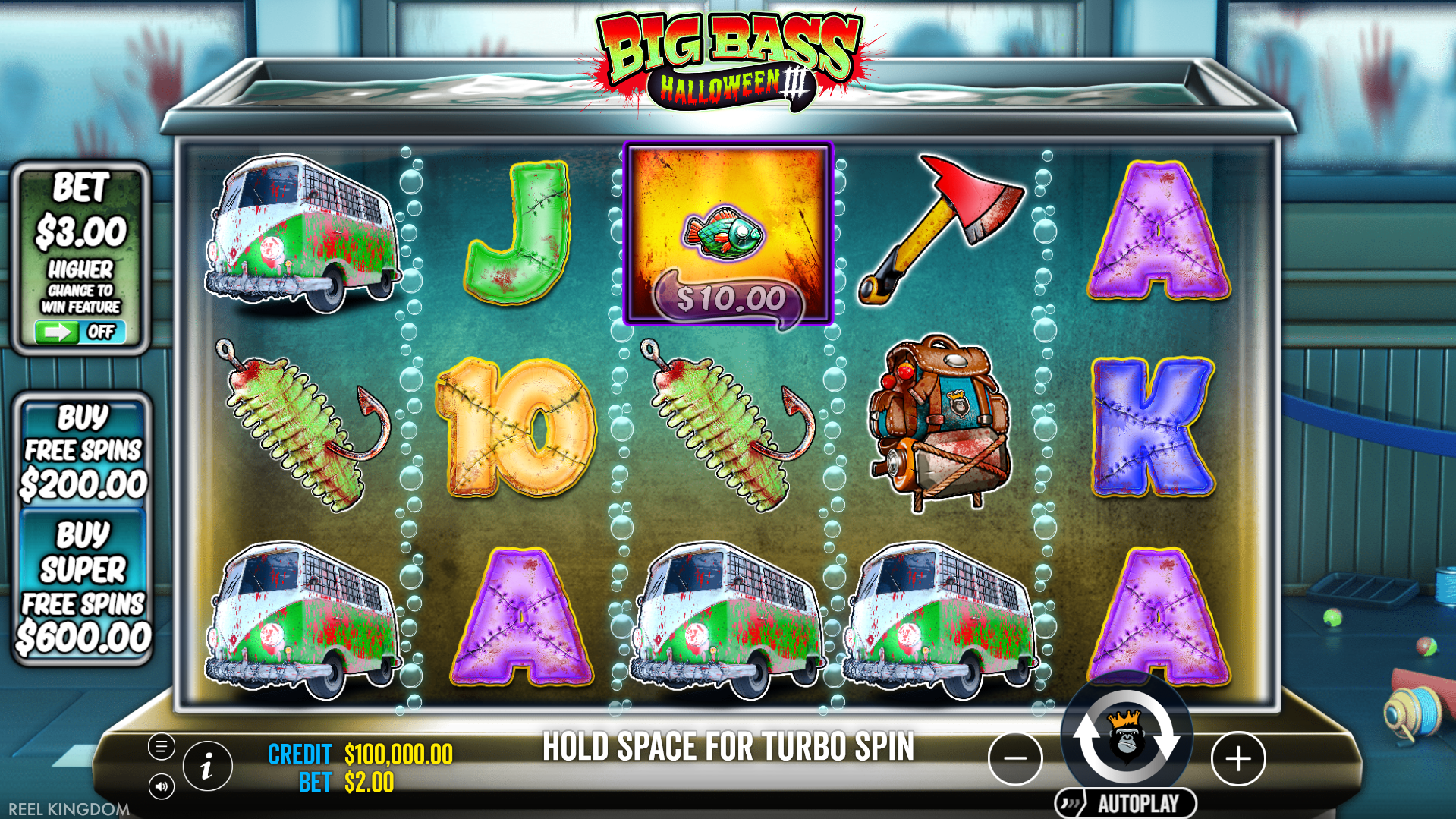This screenshot has height=819, width=1456.
Task: Open the hamburger menu
Action: [x=161, y=747]
